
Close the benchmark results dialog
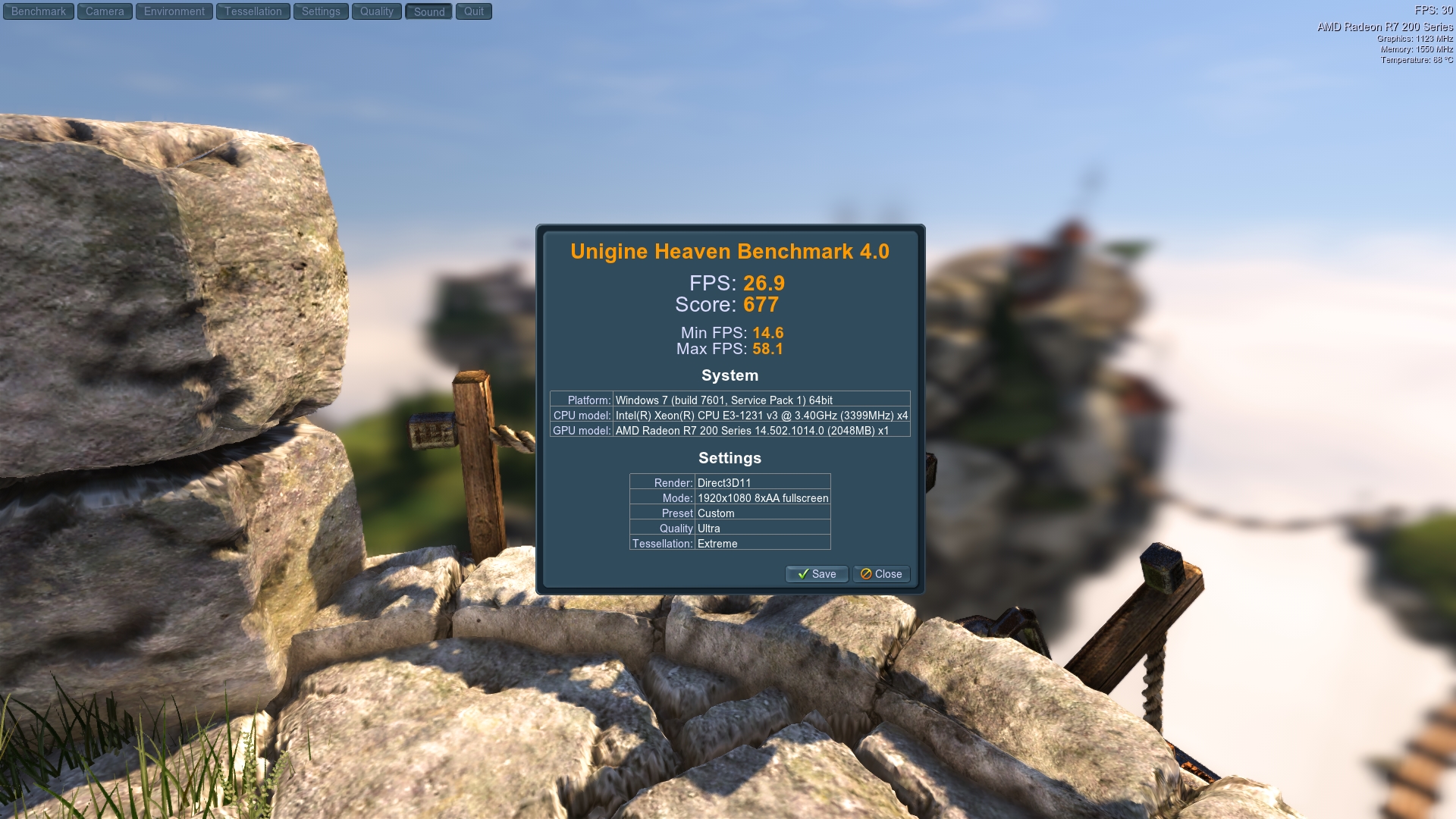tap(881, 574)
